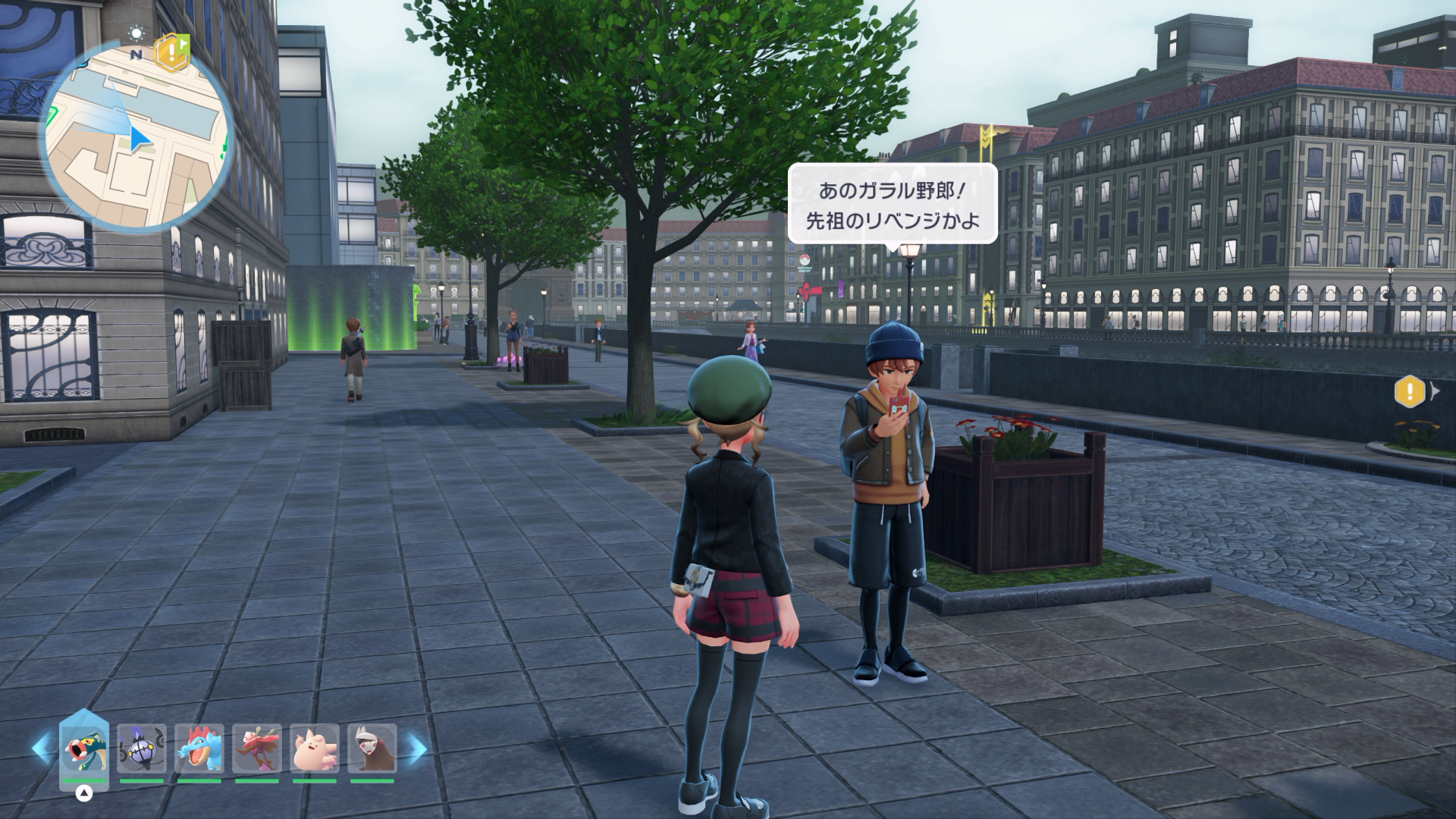Screen dimensions: 1456x819
Task: Select the gold quest marker on the minimap
Action: [x=171, y=50]
